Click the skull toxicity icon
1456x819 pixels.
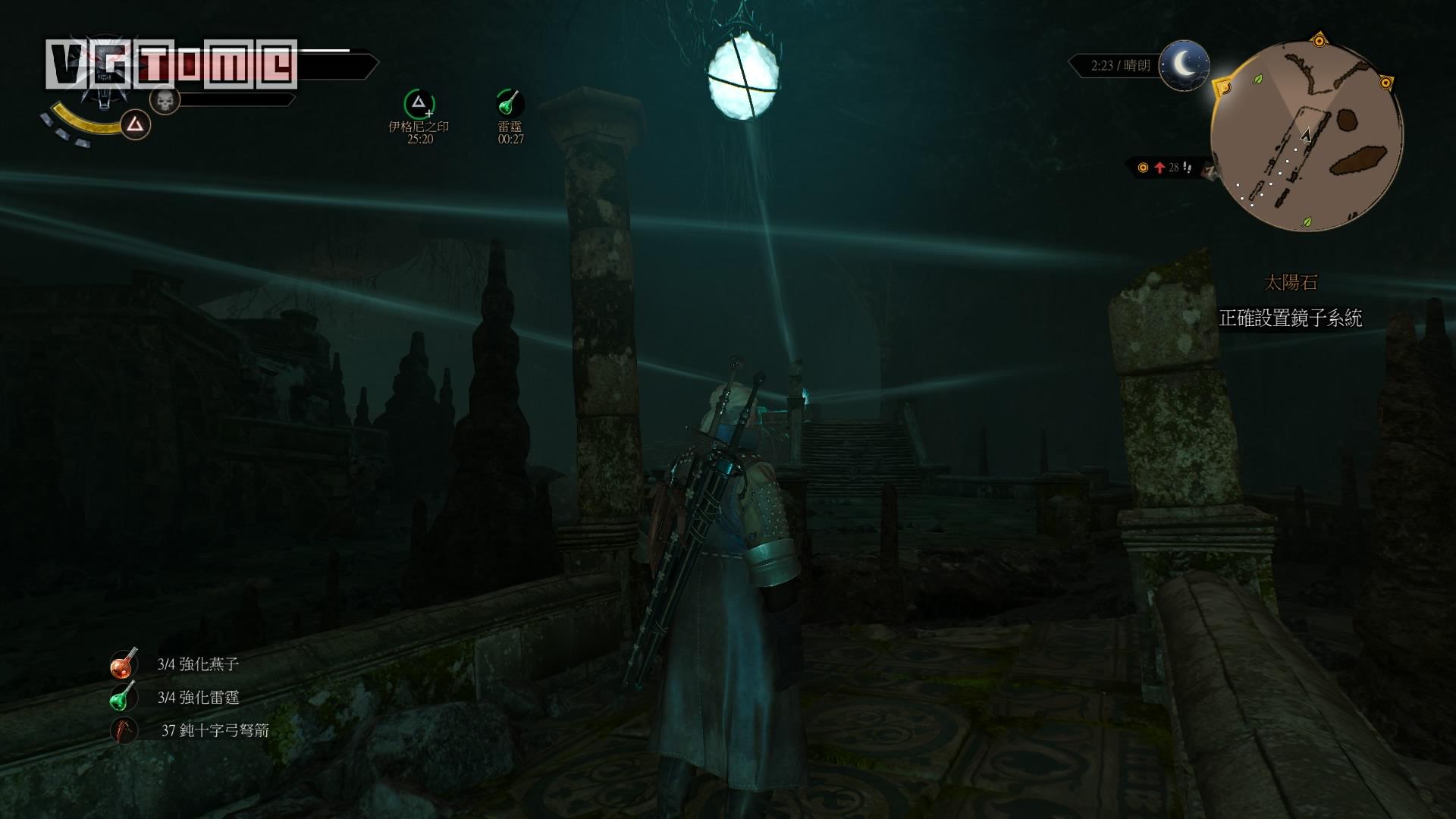(x=165, y=99)
